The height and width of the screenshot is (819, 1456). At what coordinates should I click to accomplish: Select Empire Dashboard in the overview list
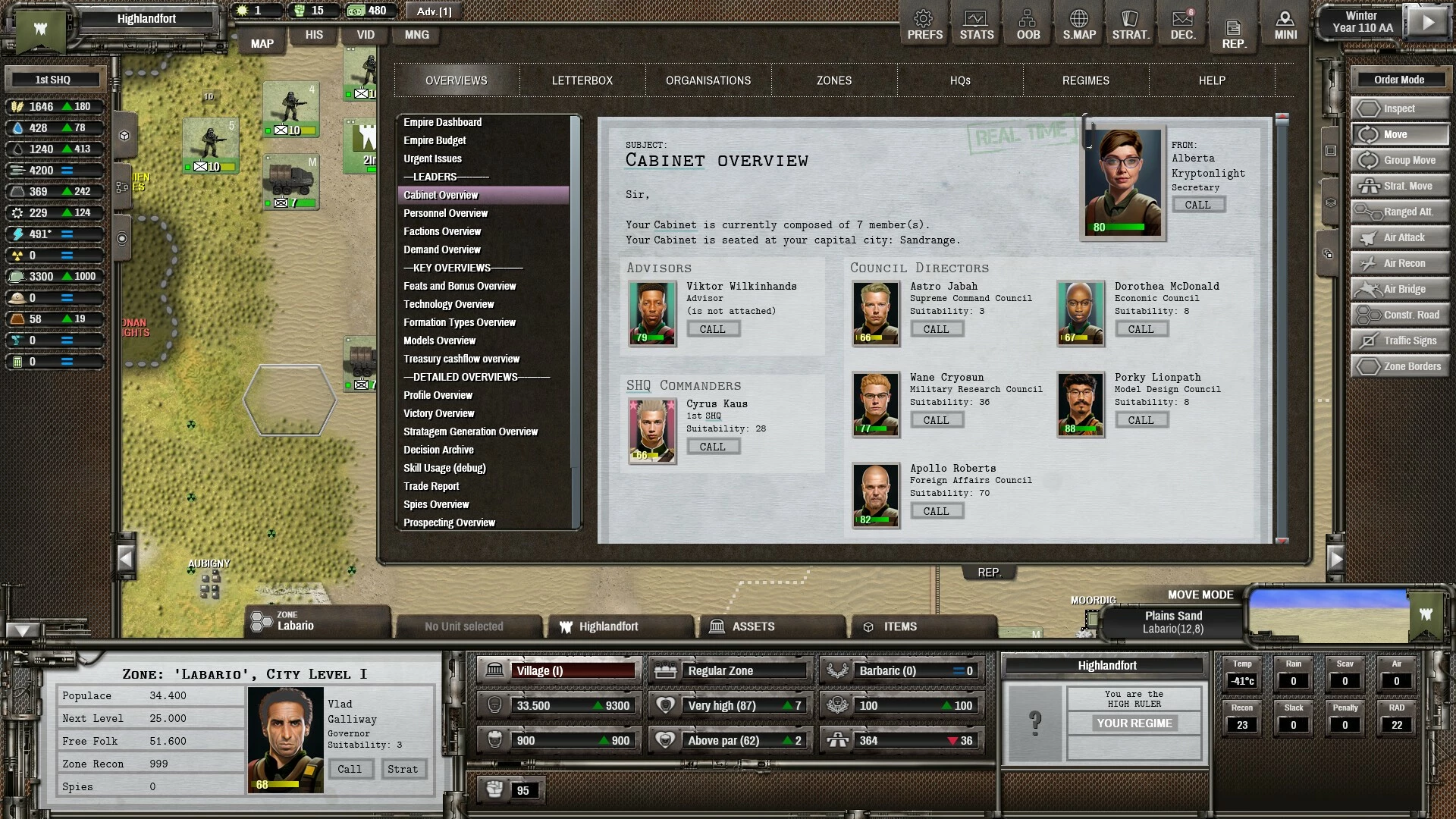tap(442, 122)
